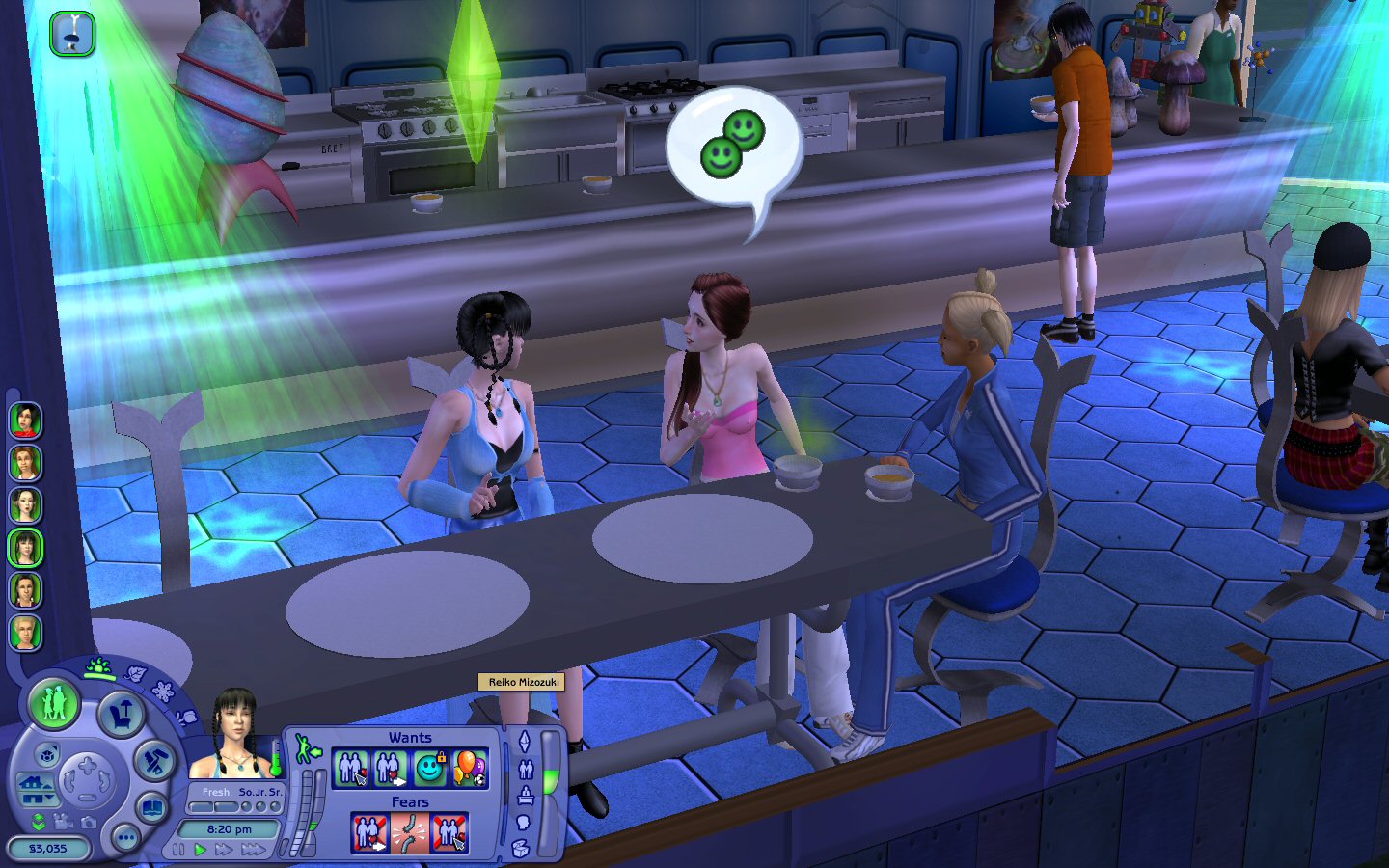This screenshot has width=1389, height=868.
Task: Set game speed to normal play
Action: point(201,850)
